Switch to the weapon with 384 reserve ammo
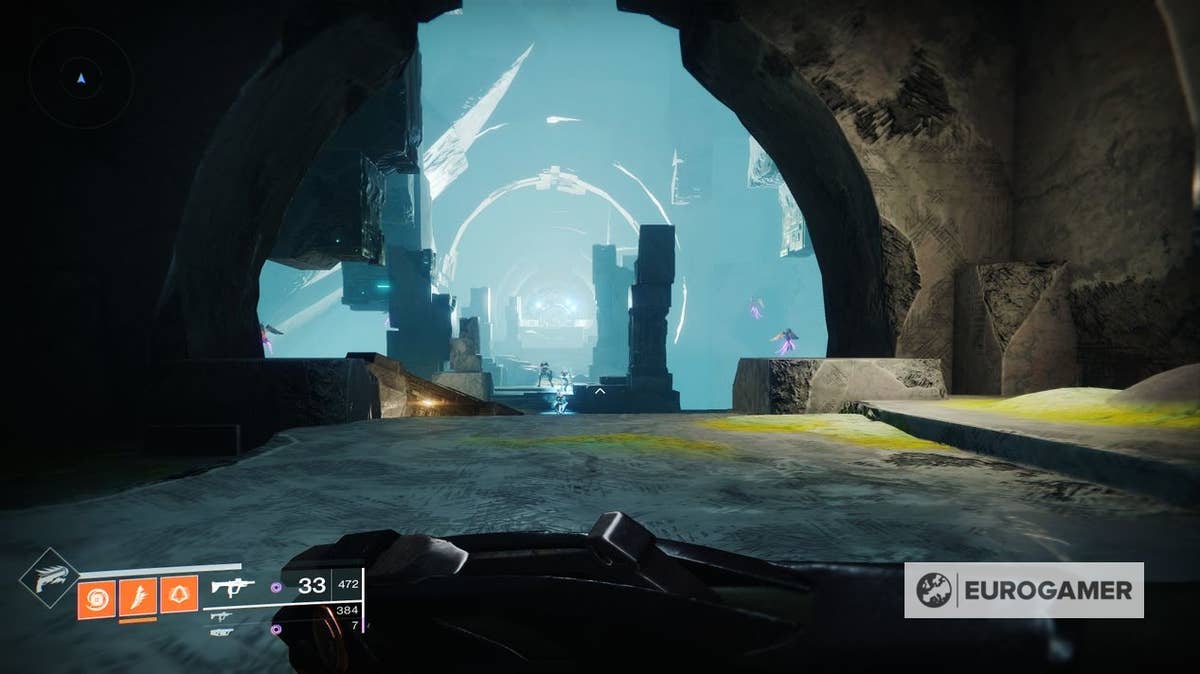Viewport: 1200px width, 674px height. pos(222,615)
